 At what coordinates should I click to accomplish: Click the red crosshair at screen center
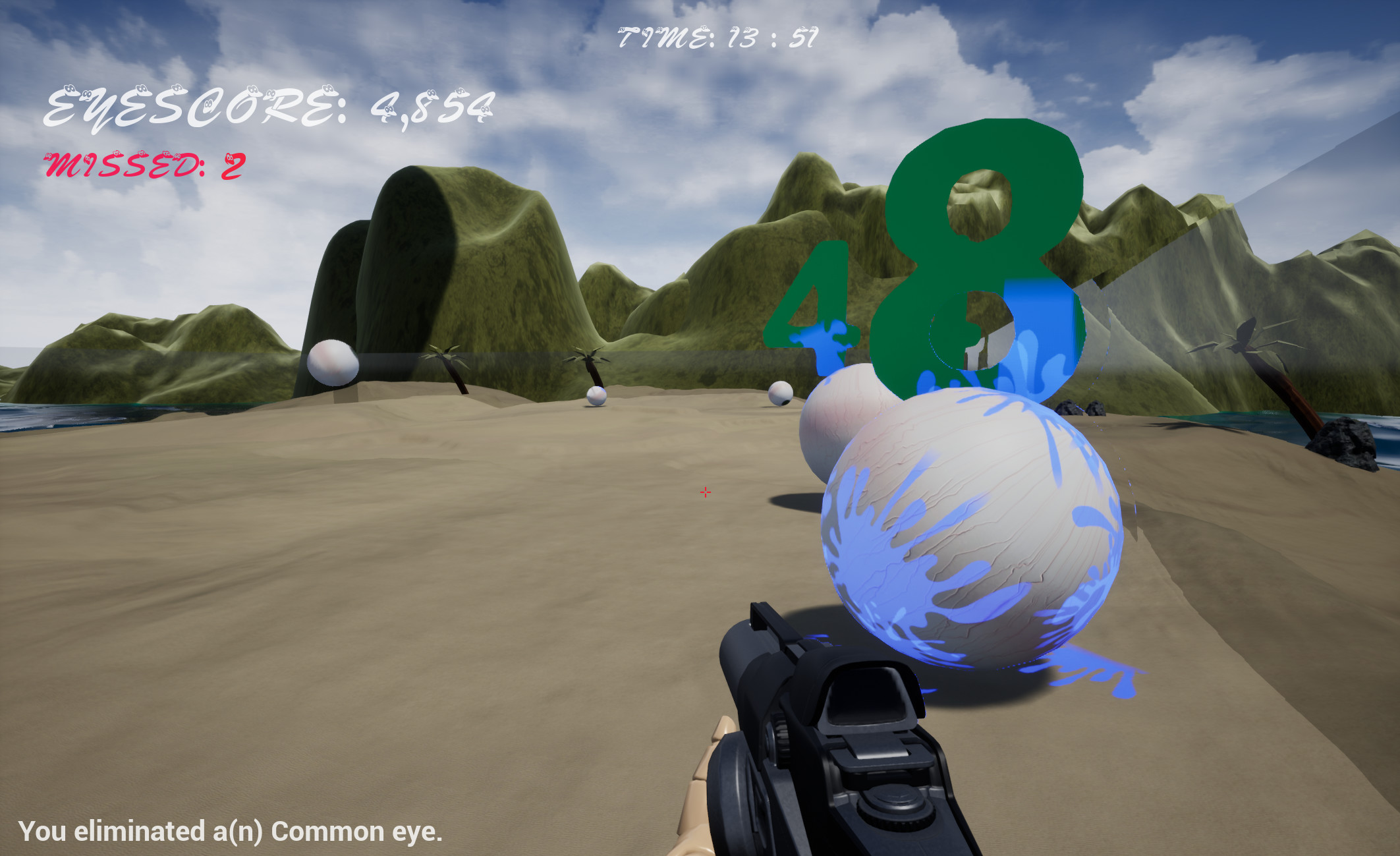[705, 492]
